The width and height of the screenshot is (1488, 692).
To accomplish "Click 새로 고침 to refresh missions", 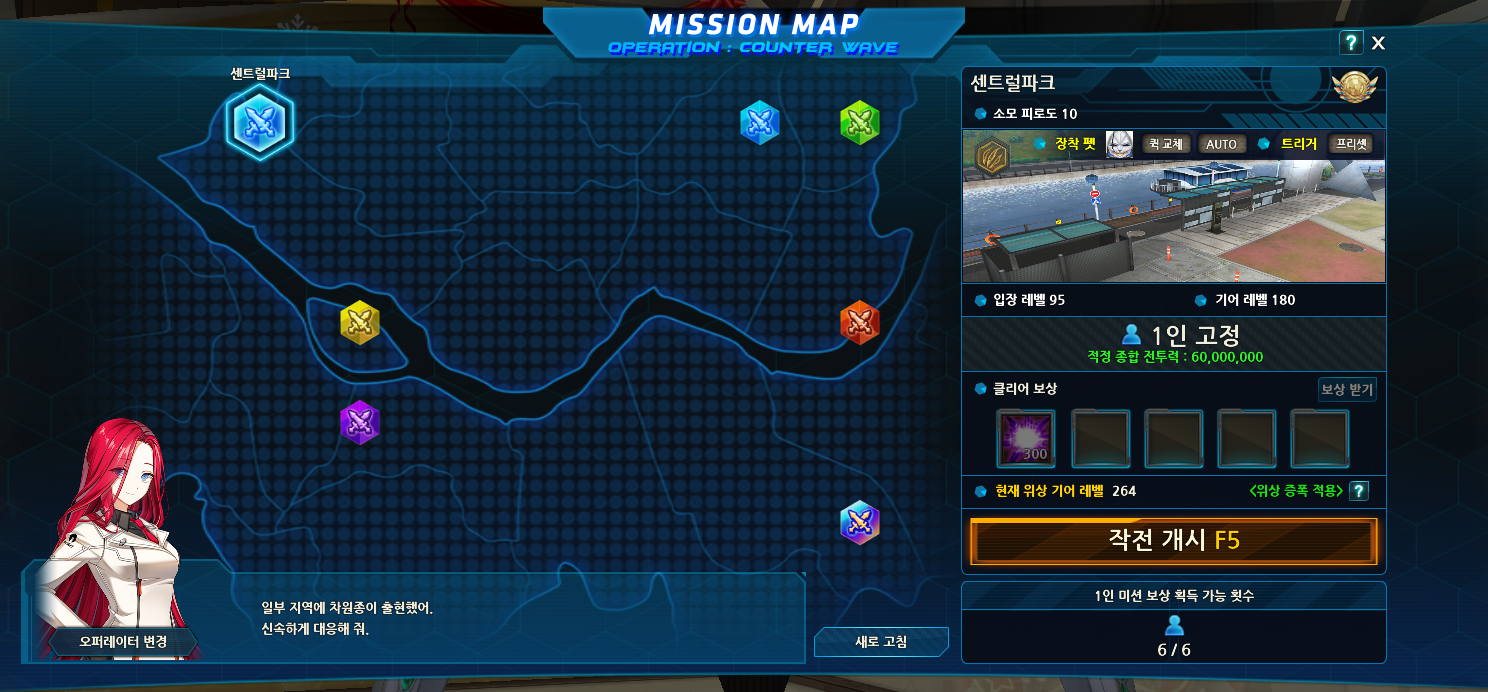I will click(x=880, y=642).
